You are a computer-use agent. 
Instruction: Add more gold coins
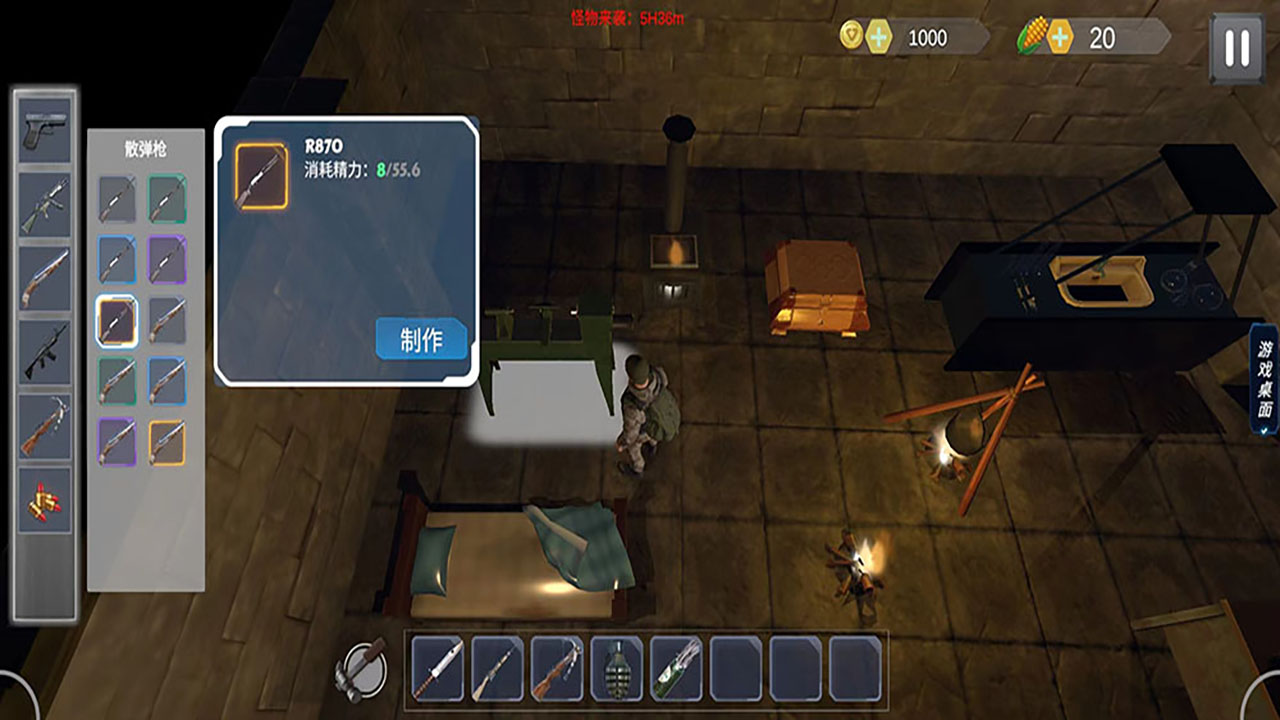click(879, 38)
